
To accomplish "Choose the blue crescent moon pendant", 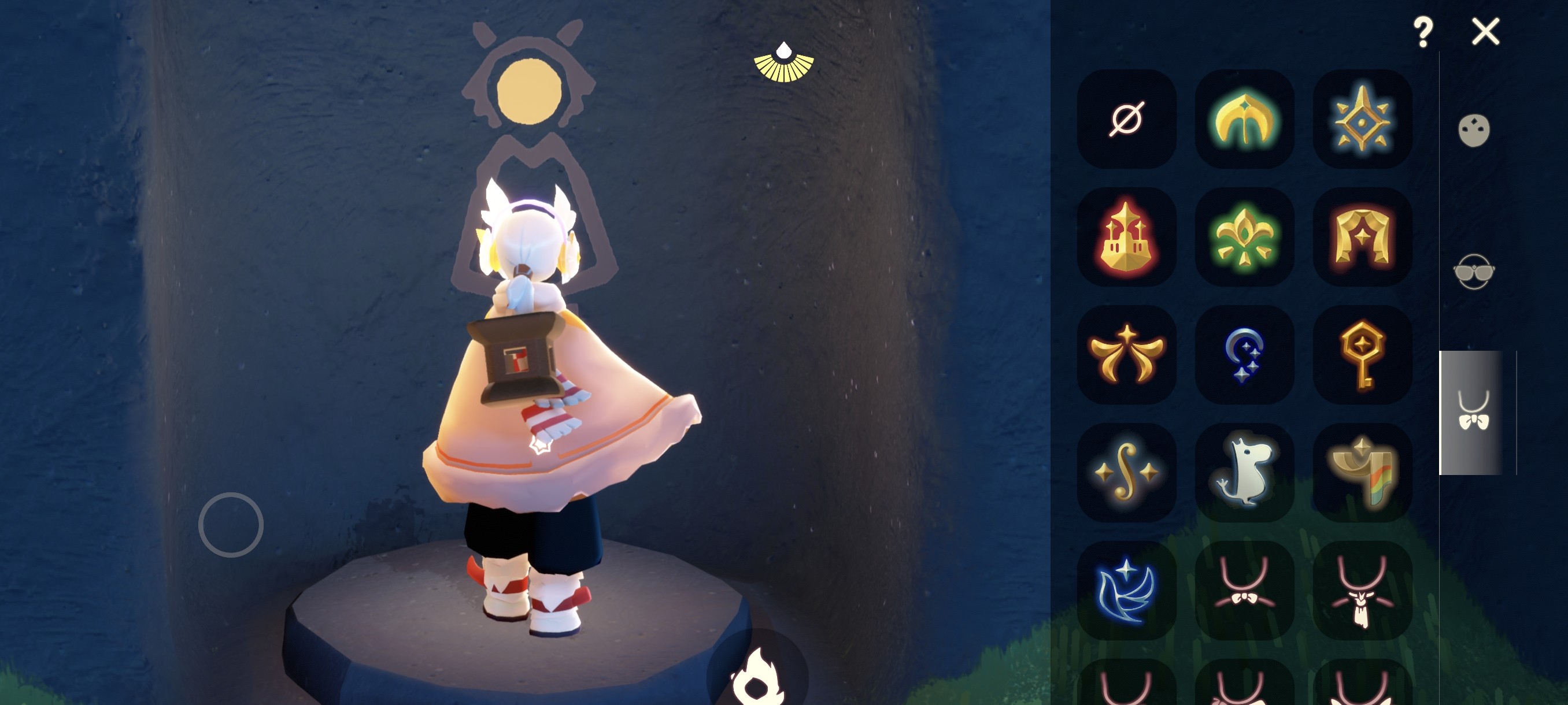I will [1244, 355].
